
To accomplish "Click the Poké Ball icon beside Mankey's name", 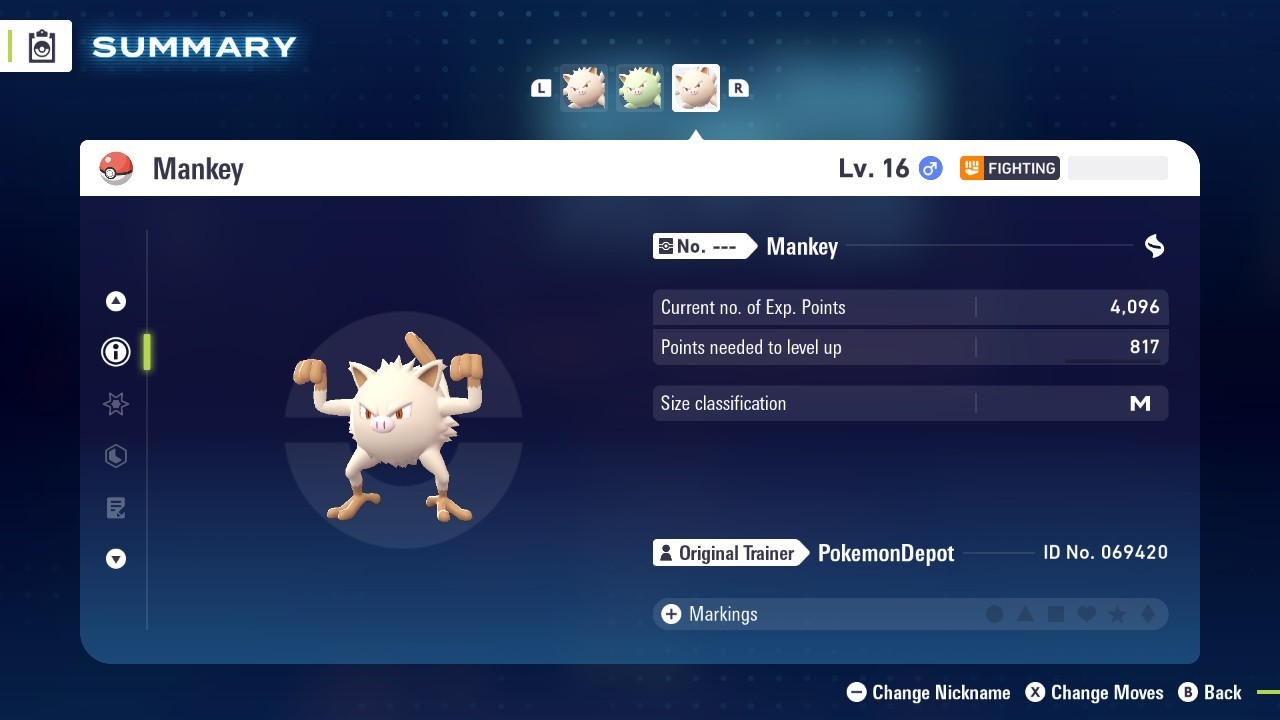I will pos(117,168).
